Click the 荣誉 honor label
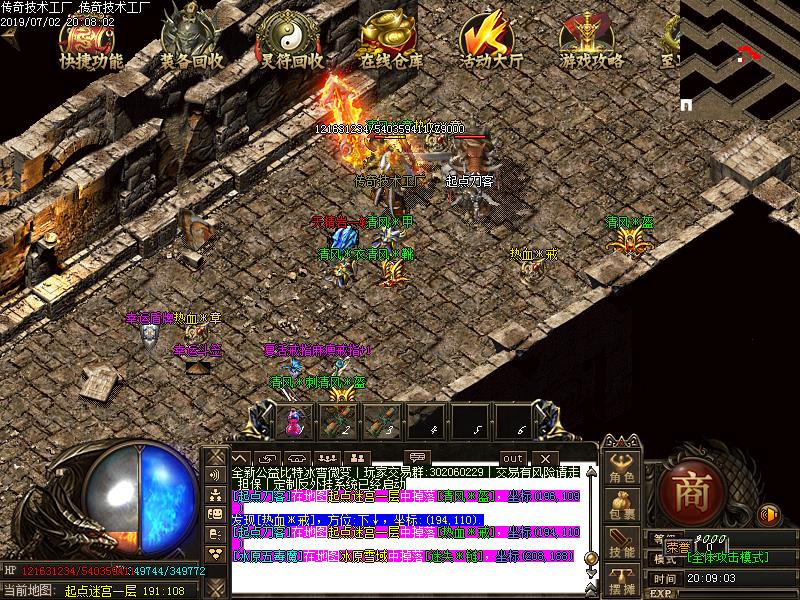Viewport: 800px width, 600px height. 678,547
